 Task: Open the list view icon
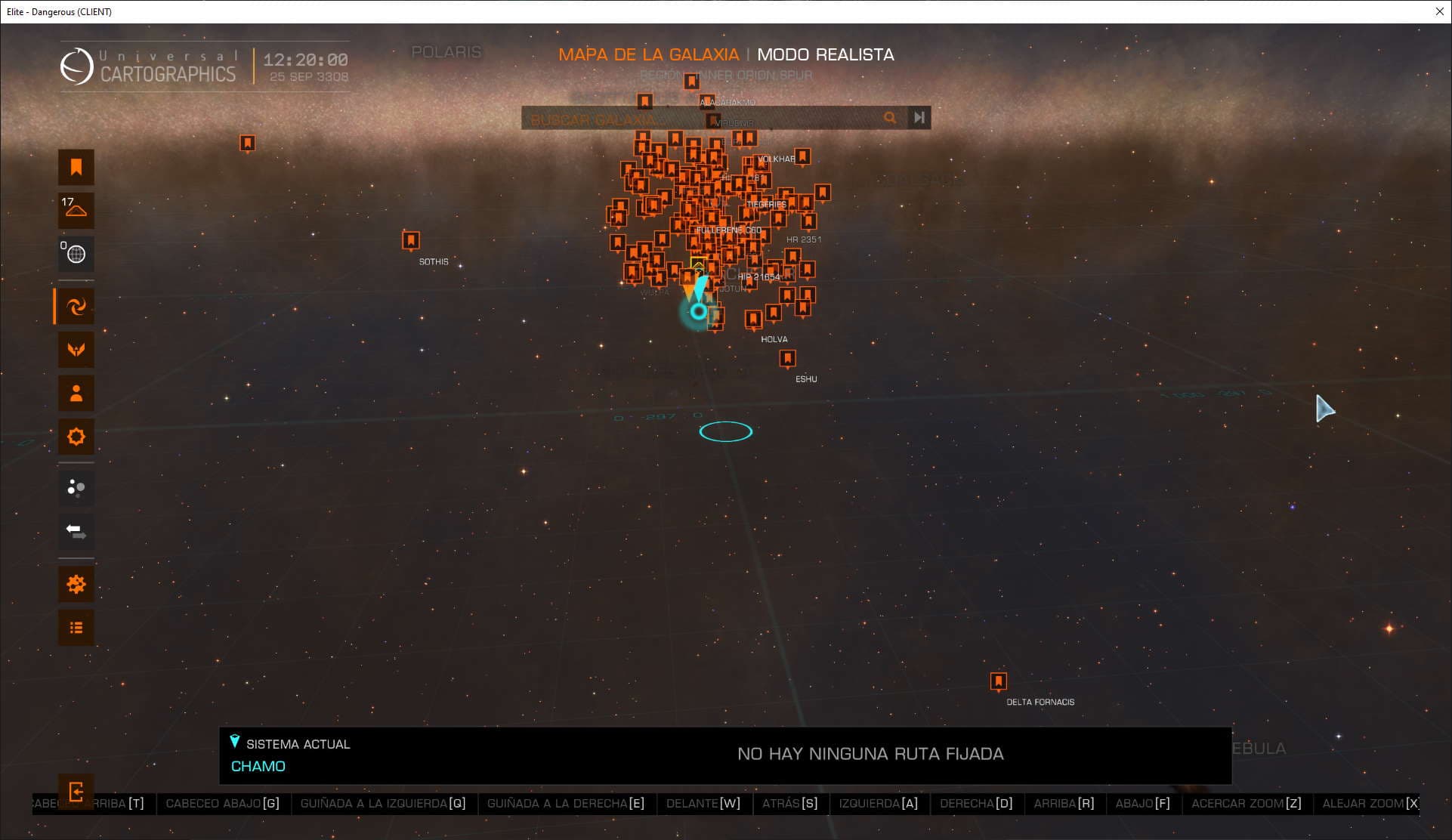(x=76, y=628)
